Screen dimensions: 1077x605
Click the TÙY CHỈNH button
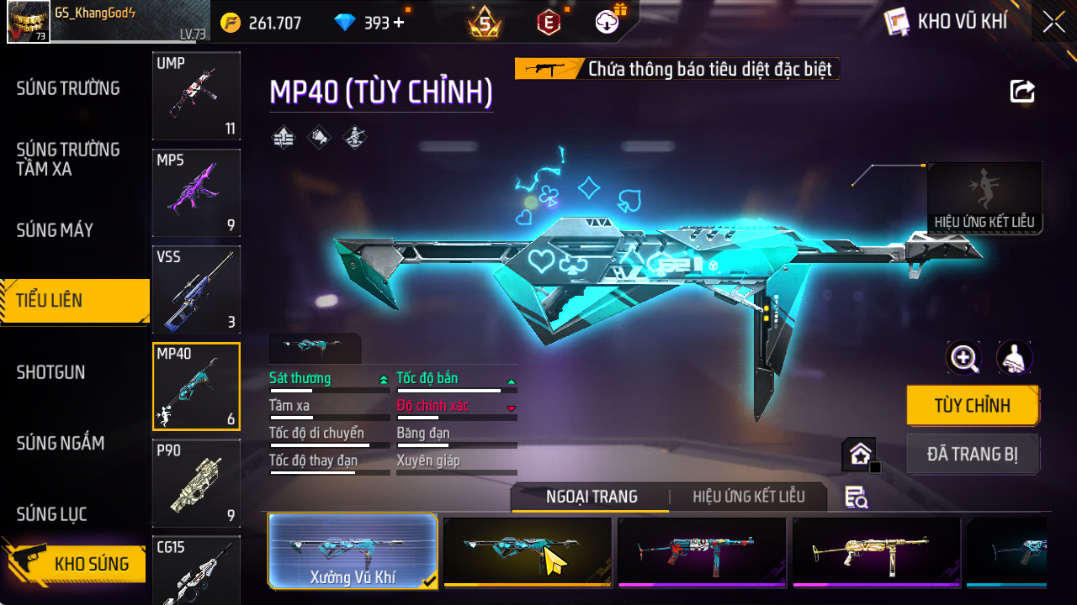tap(972, 405)
